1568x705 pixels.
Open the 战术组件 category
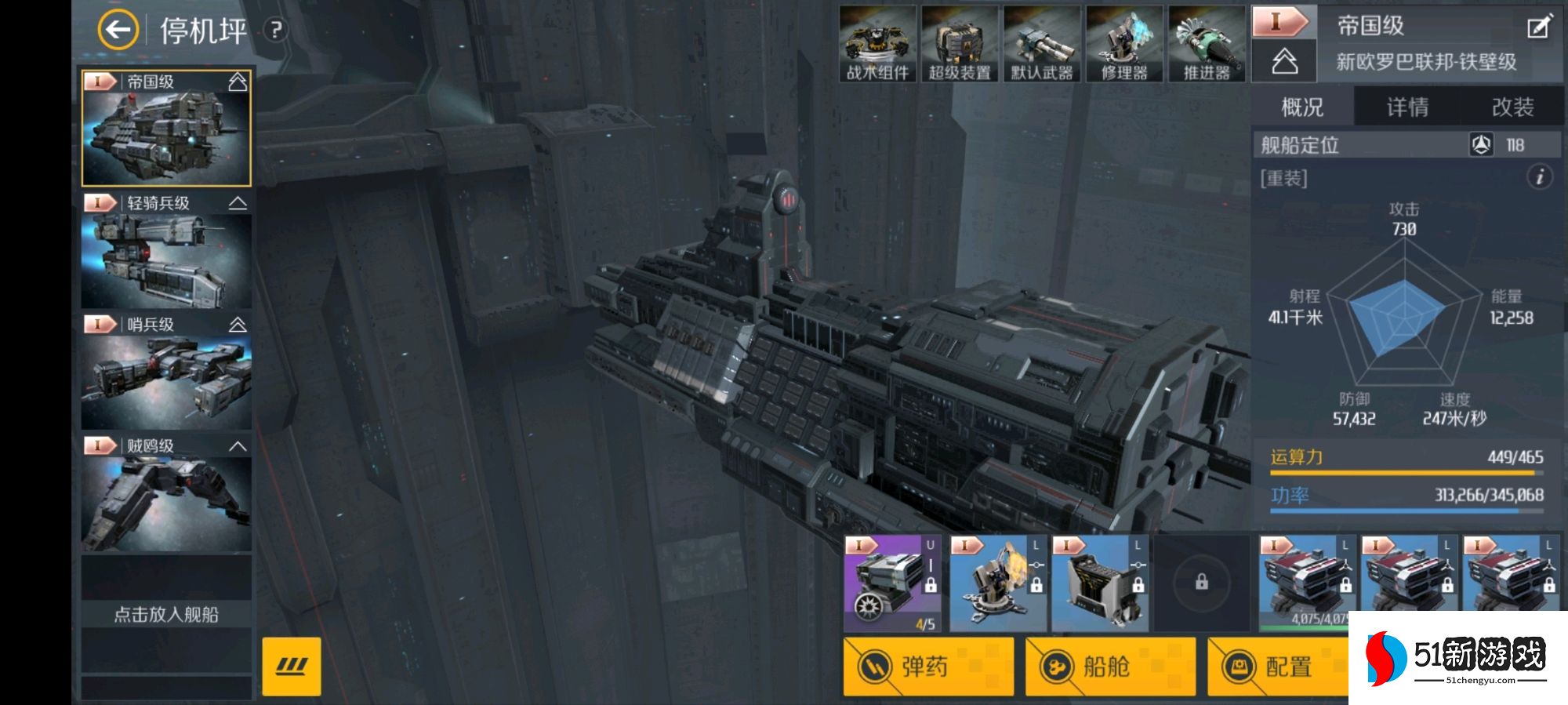coord(877,44)
